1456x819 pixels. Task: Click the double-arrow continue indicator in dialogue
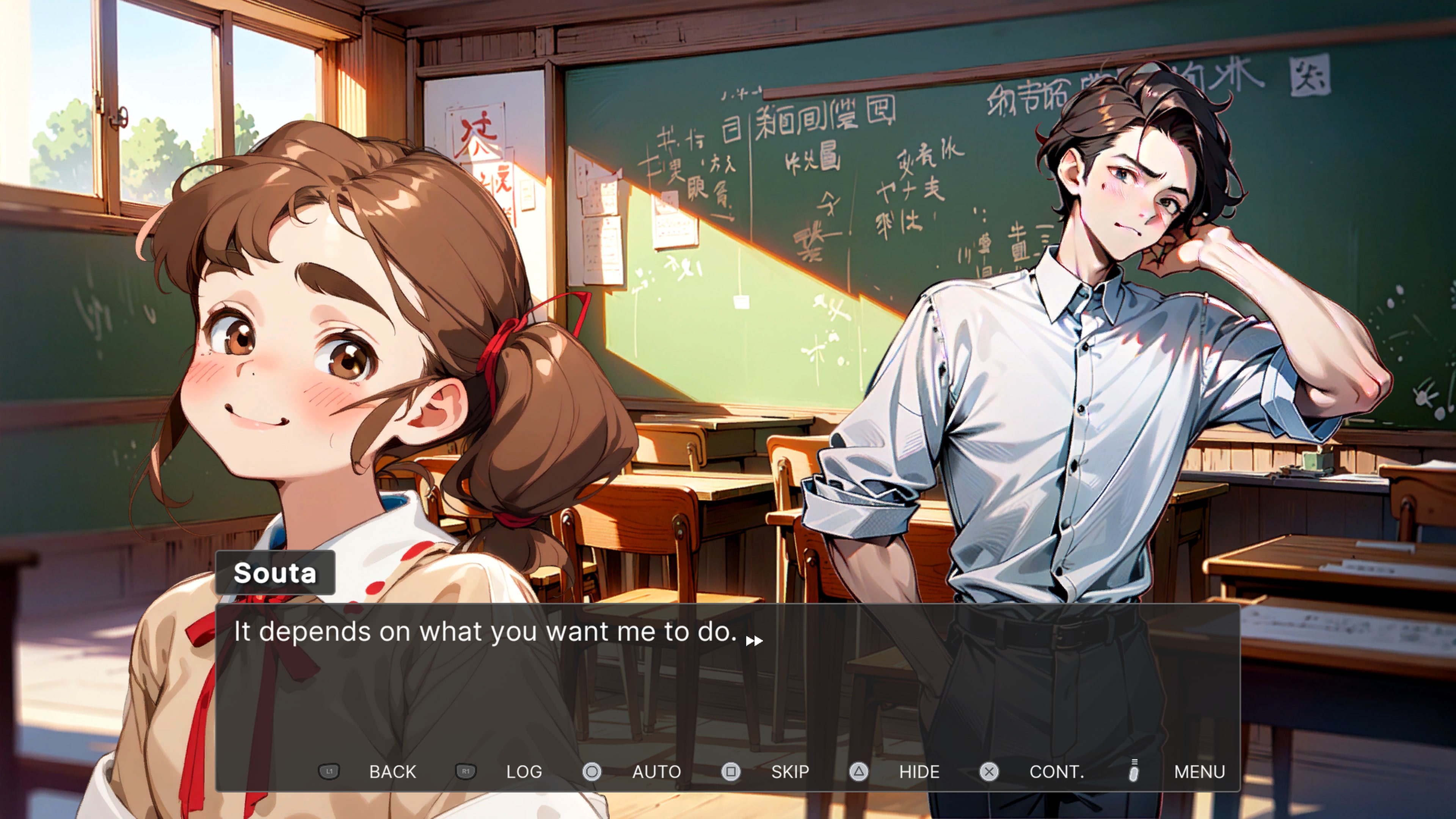tap(755, 640)
